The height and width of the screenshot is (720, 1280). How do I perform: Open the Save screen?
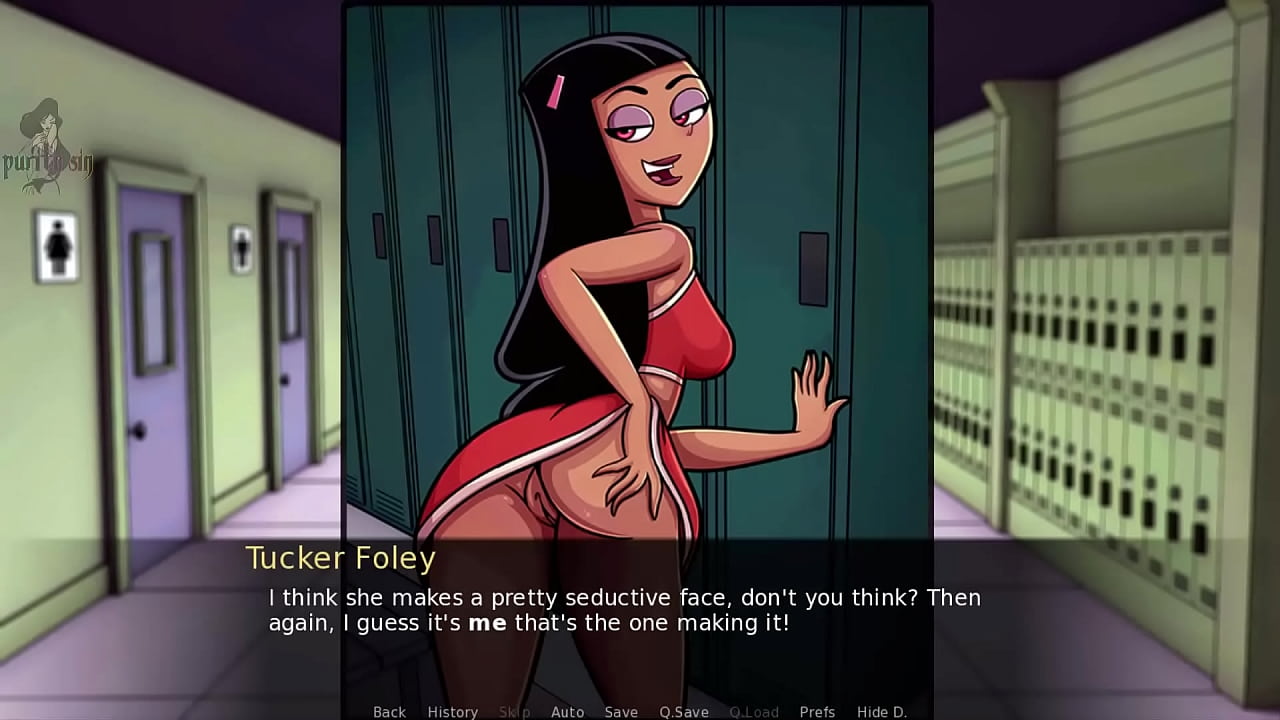tap(621, 712)
